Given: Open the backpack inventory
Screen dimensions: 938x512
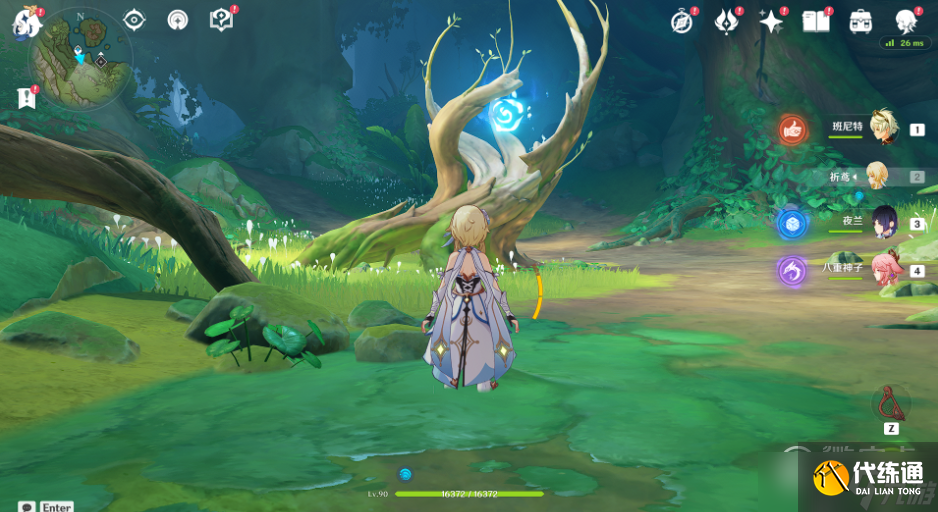Looking at the screenshot, I should click(x=860, y=22).
